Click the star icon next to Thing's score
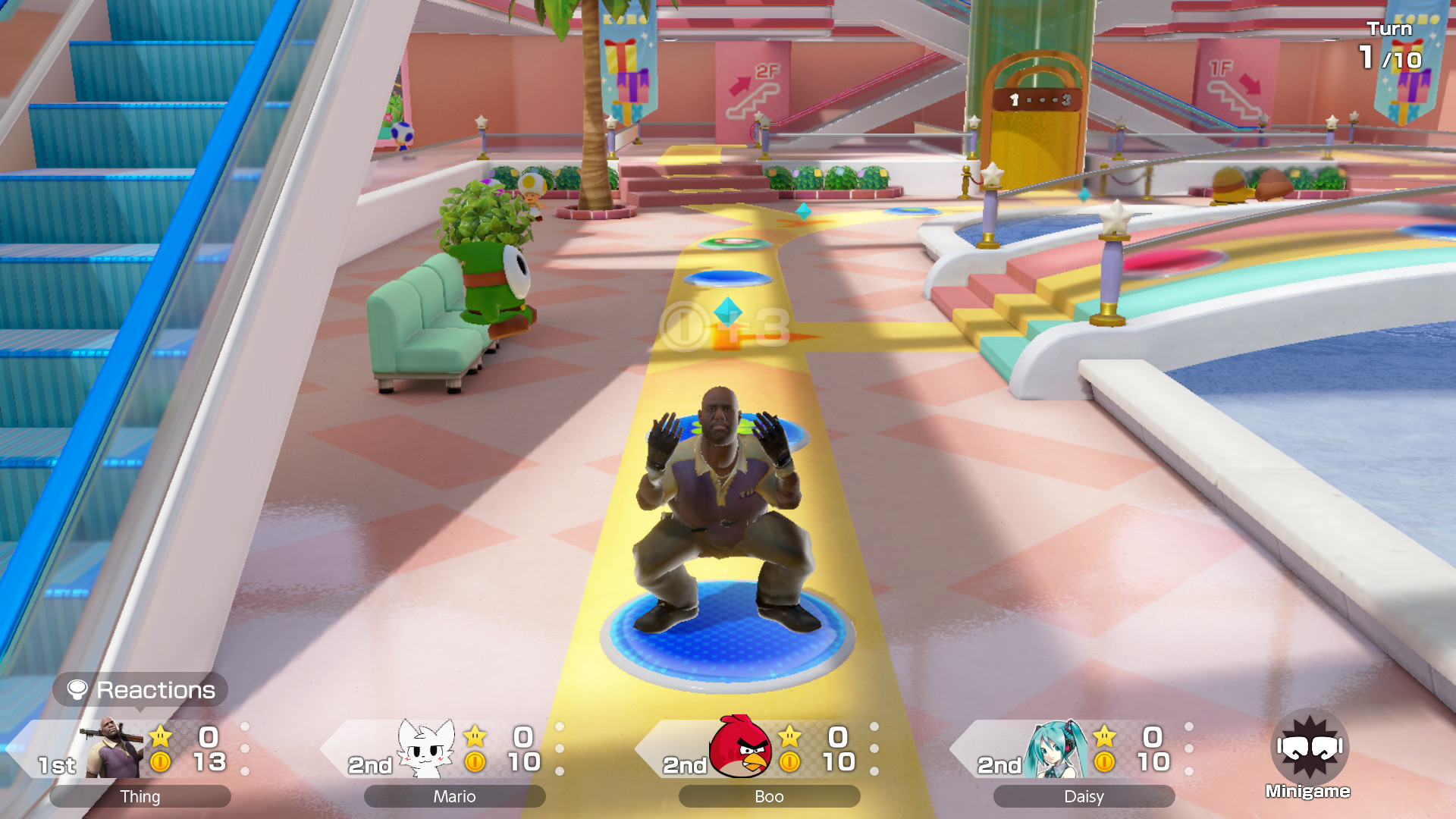The width and height of the screenshot is (1456, 819). (x=159, y=734)
